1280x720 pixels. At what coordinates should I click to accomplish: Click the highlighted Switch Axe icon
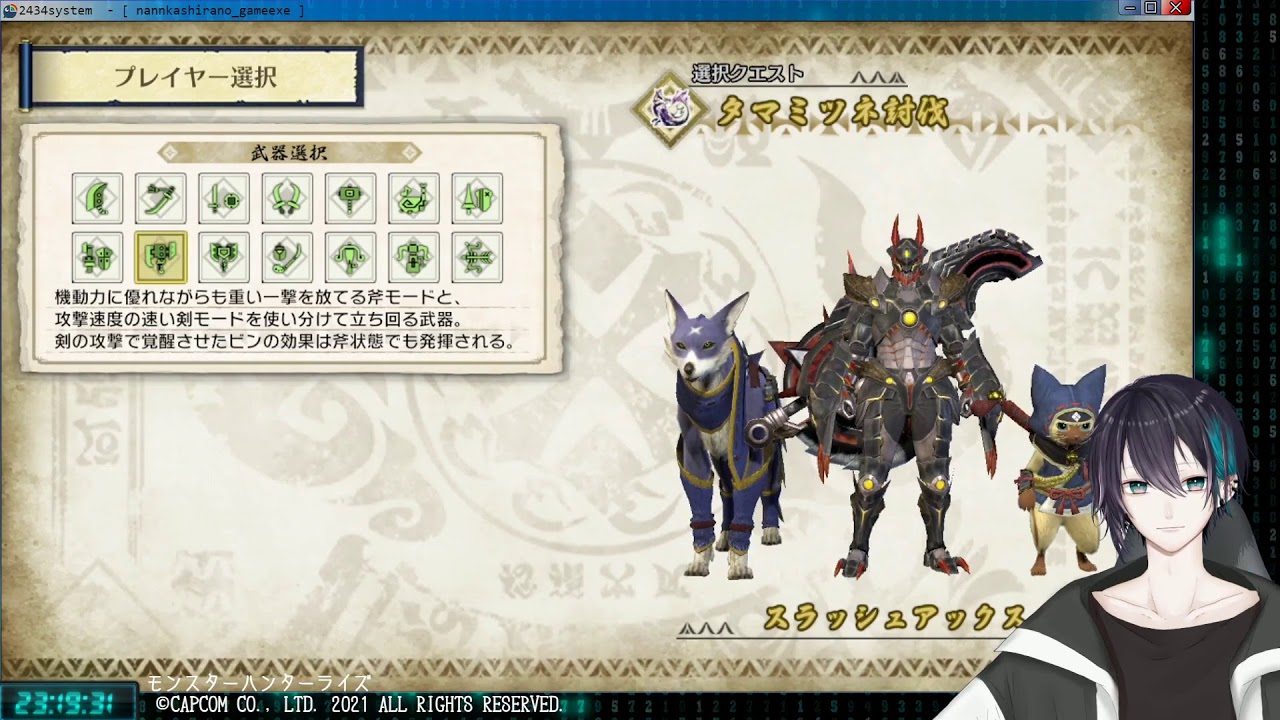[x=161, y=258]
